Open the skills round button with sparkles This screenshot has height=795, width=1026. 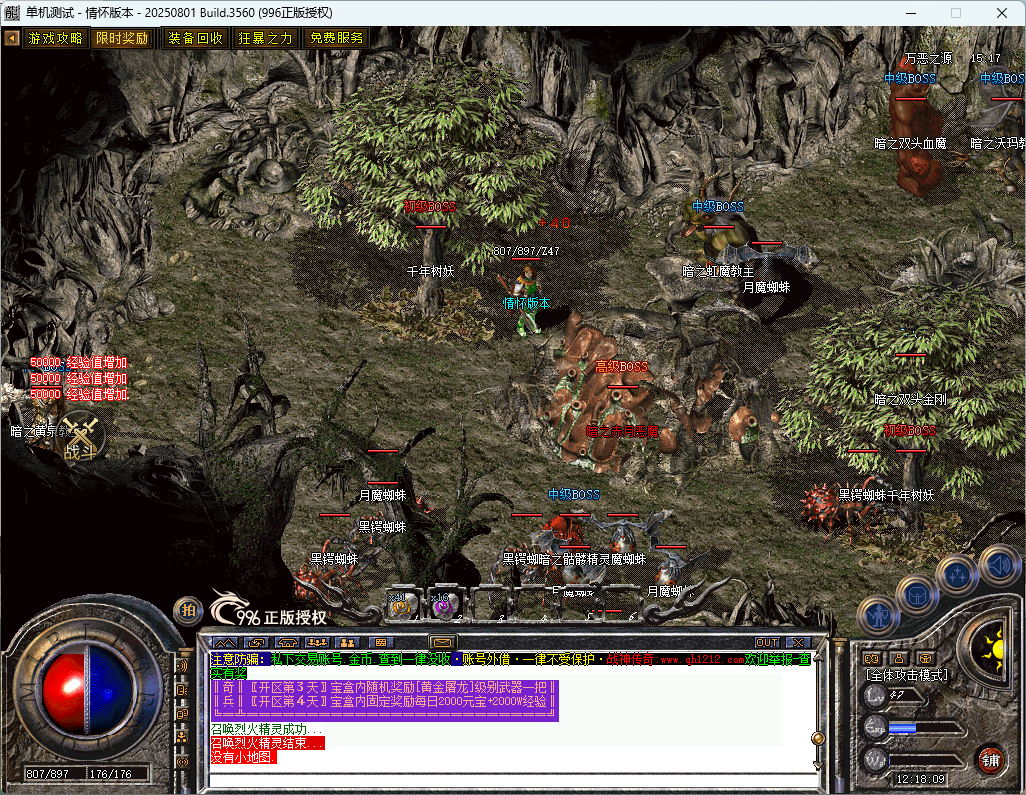956,575
